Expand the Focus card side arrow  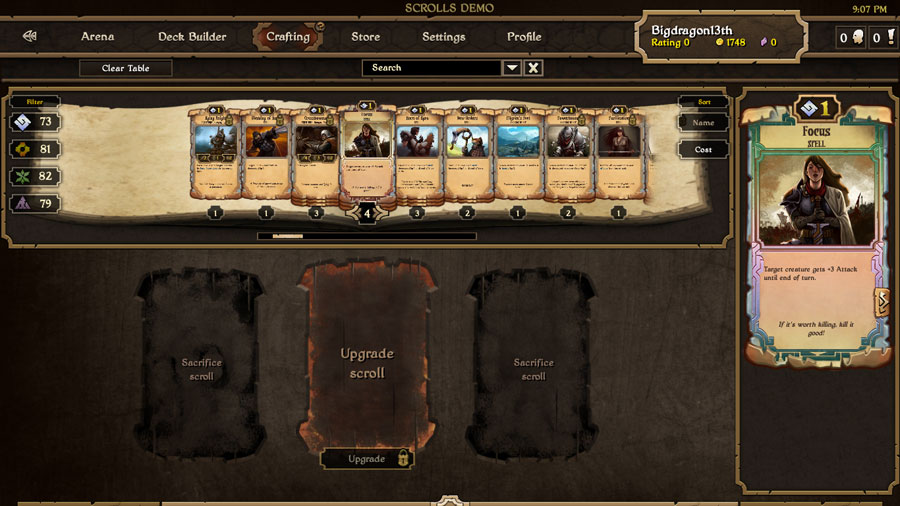click(882, 302)
